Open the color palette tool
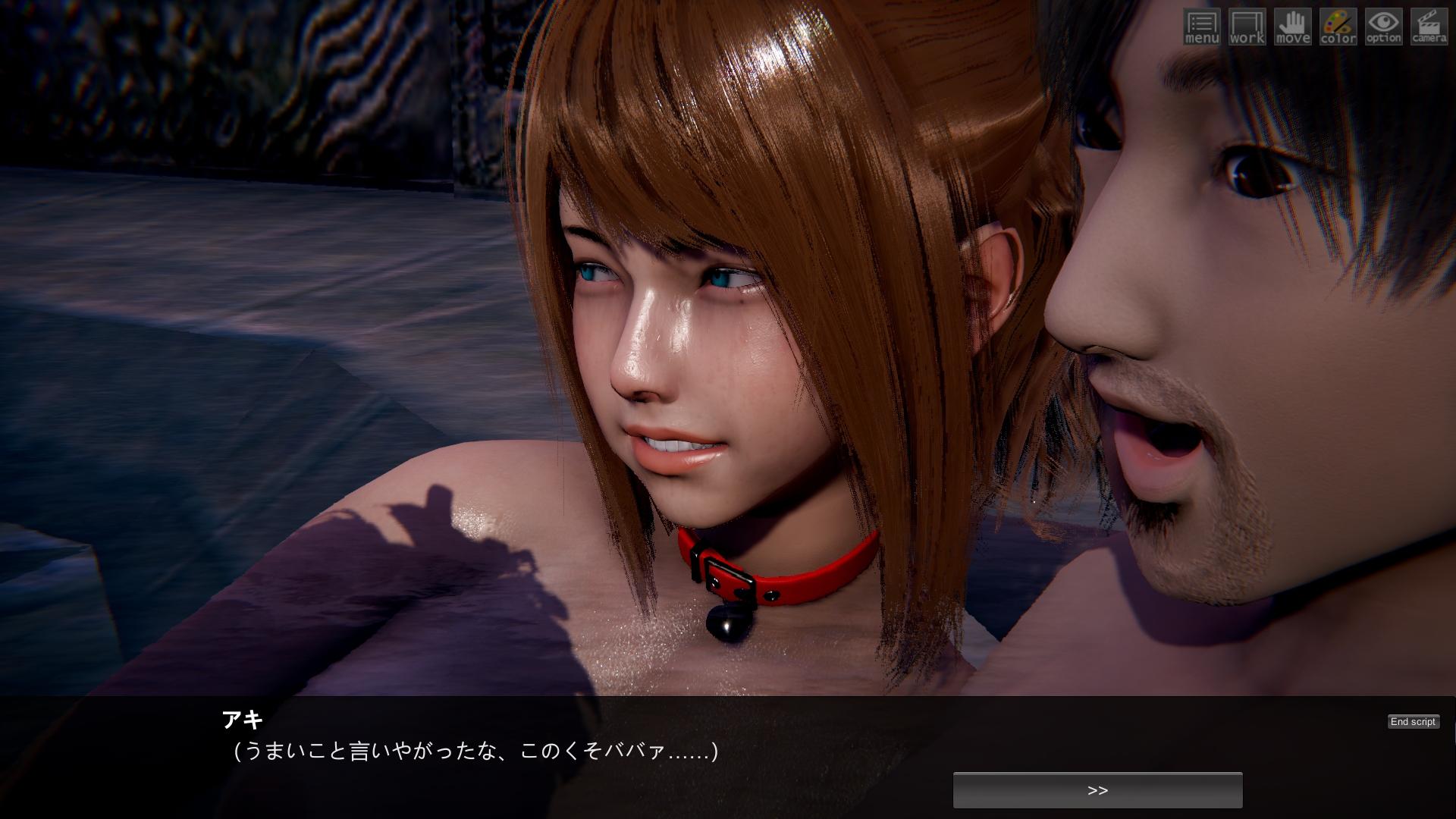This screenshot has width=1456, height=819. coord(1338,27)
